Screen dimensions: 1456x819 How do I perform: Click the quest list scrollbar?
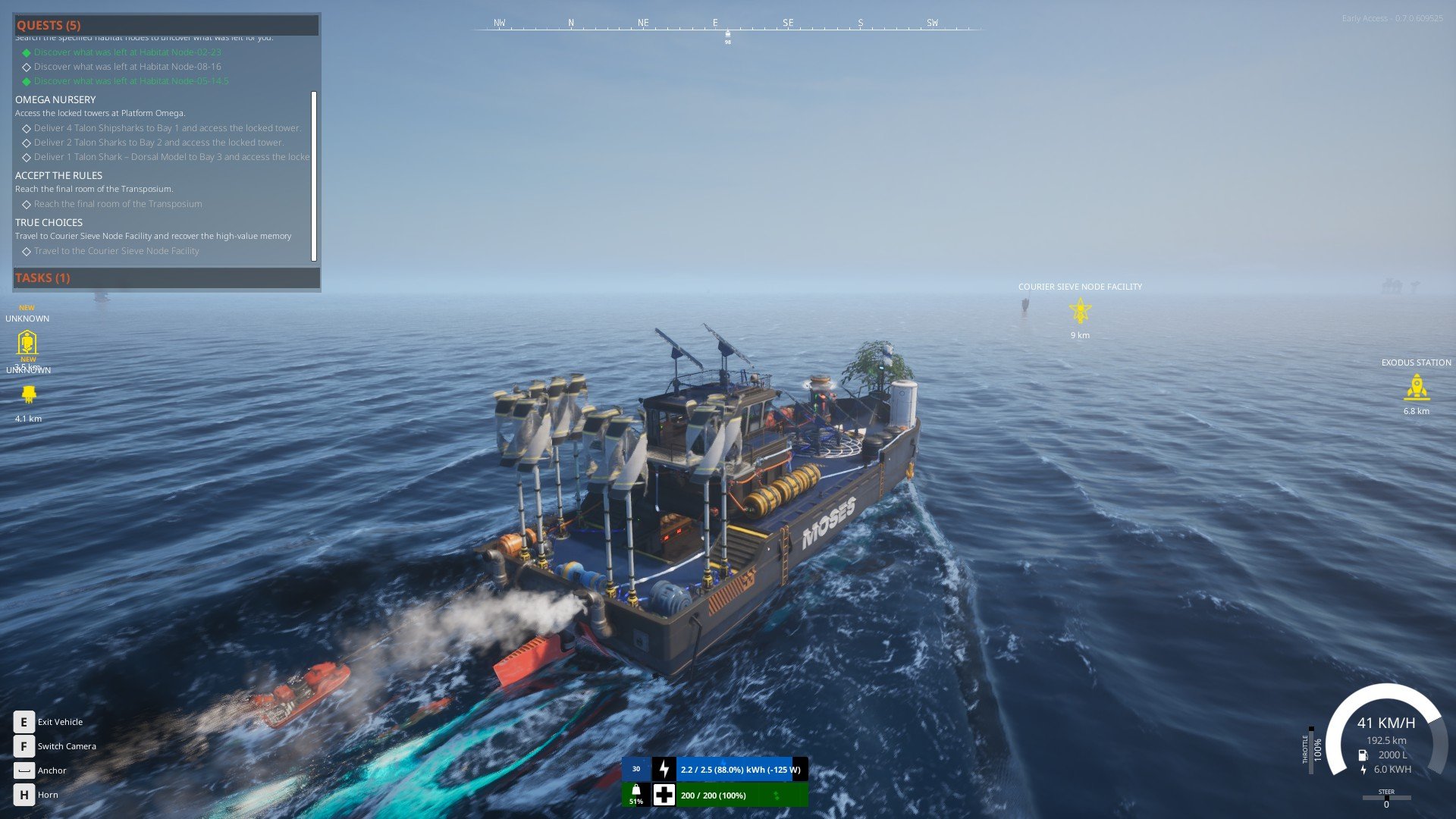(314, 176)
